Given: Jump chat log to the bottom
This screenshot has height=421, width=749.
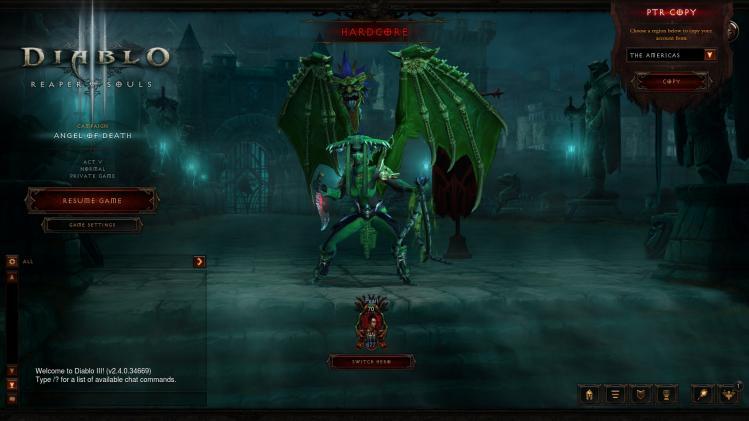Looking at the screenshot, I should [x=12, y=384].
